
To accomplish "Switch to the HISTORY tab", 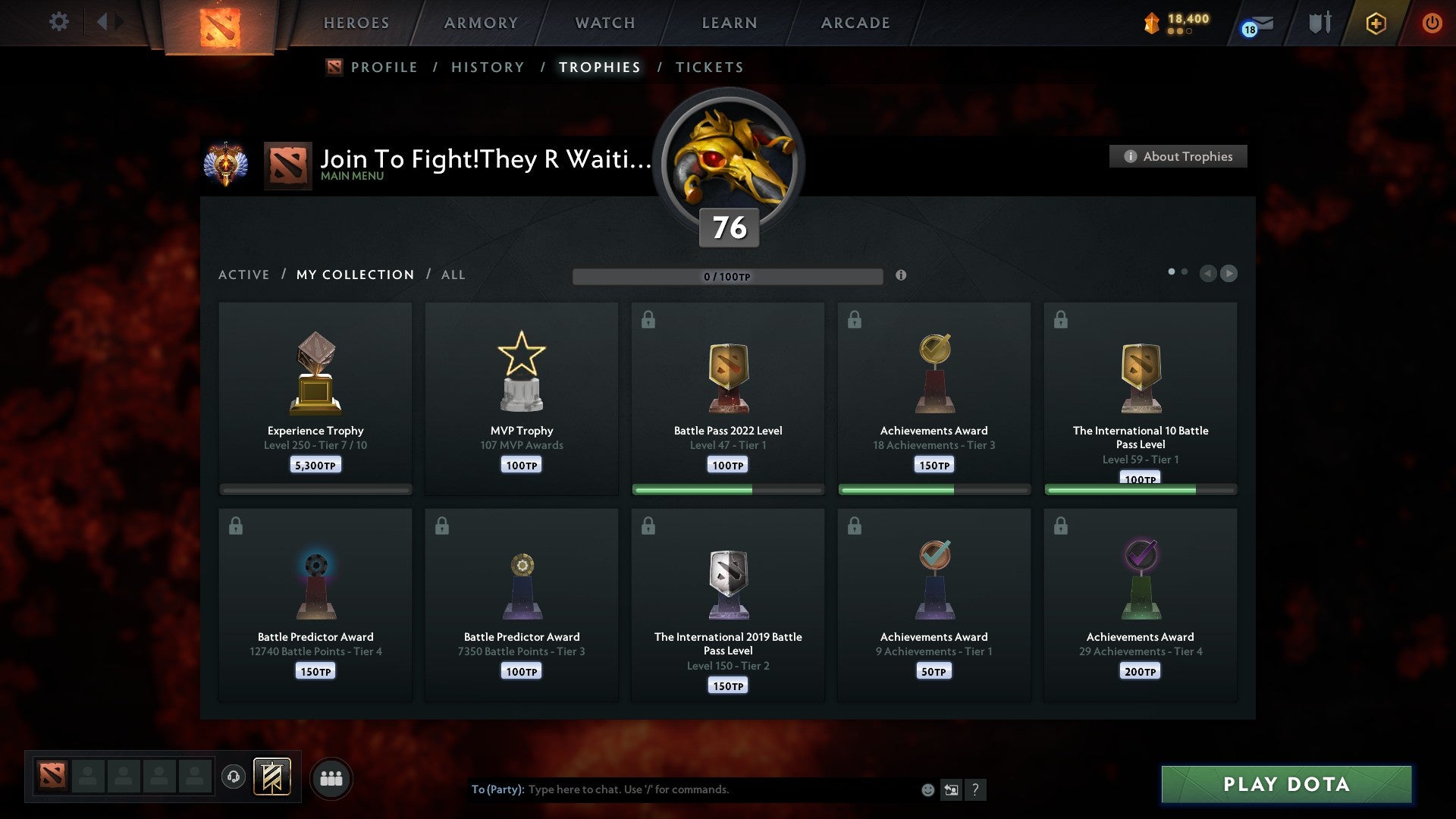I will [487, 67].
